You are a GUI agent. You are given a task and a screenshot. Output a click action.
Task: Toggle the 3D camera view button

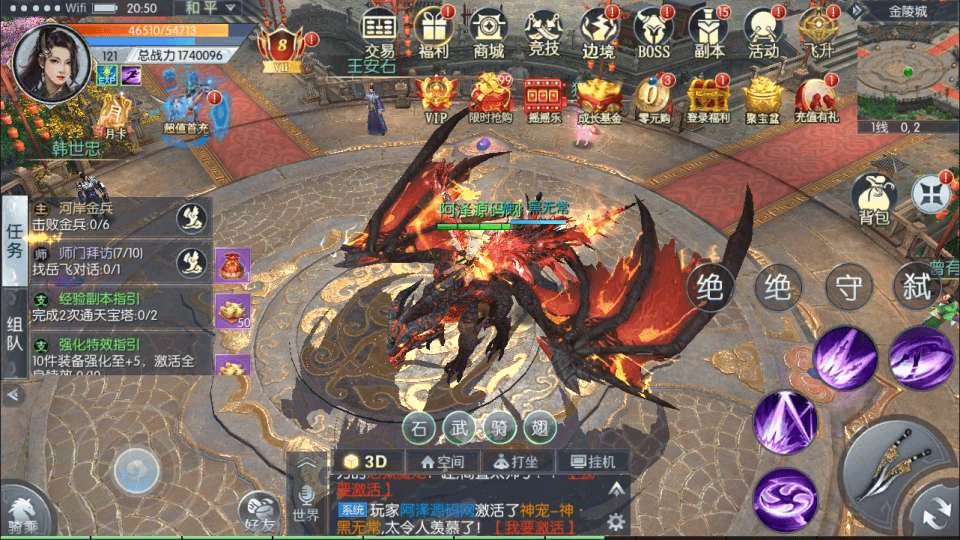tap(368, 462)
